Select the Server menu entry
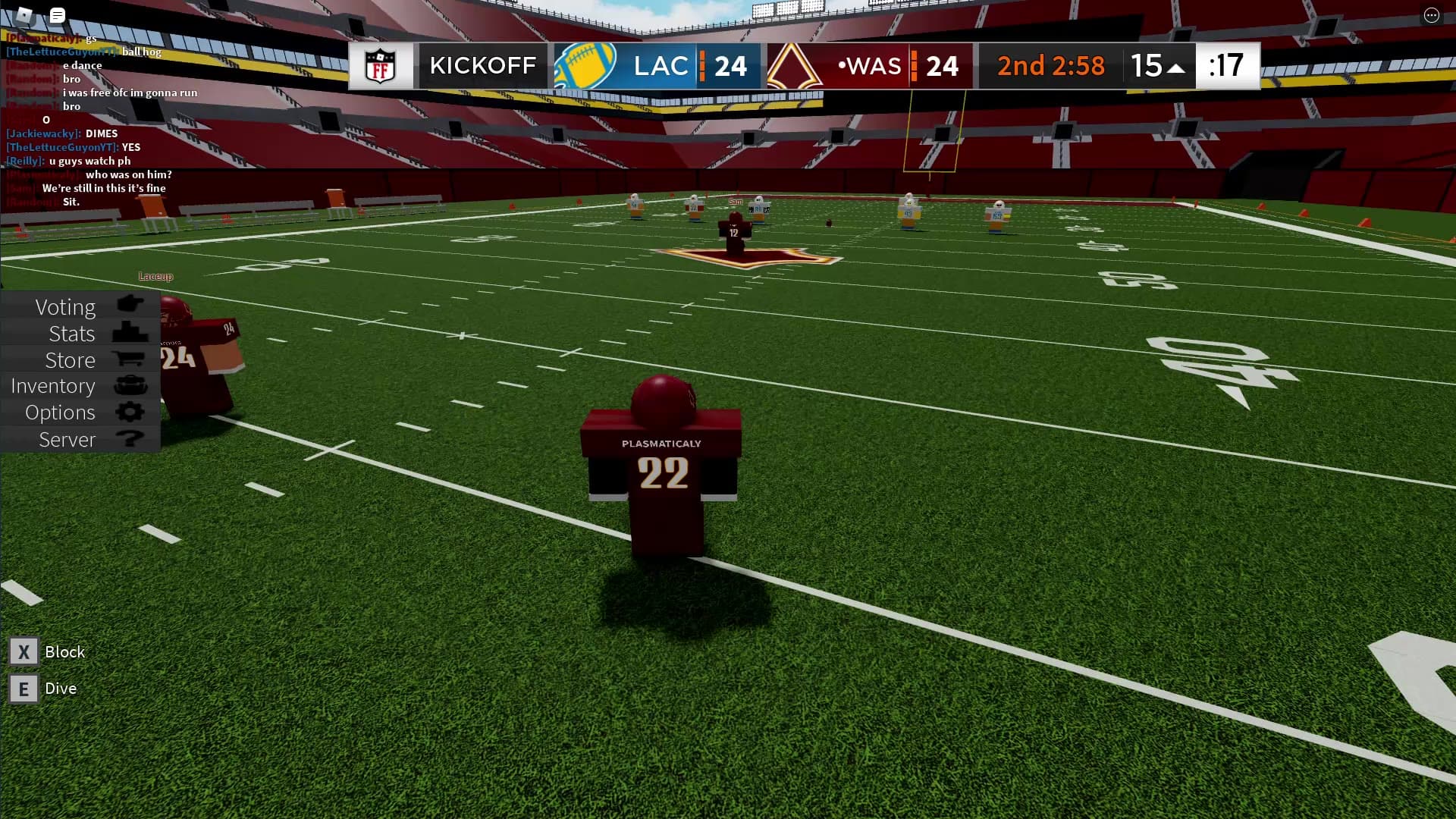Image resolution: width=1456 pixels, height=819 pixels. (80, 439)
